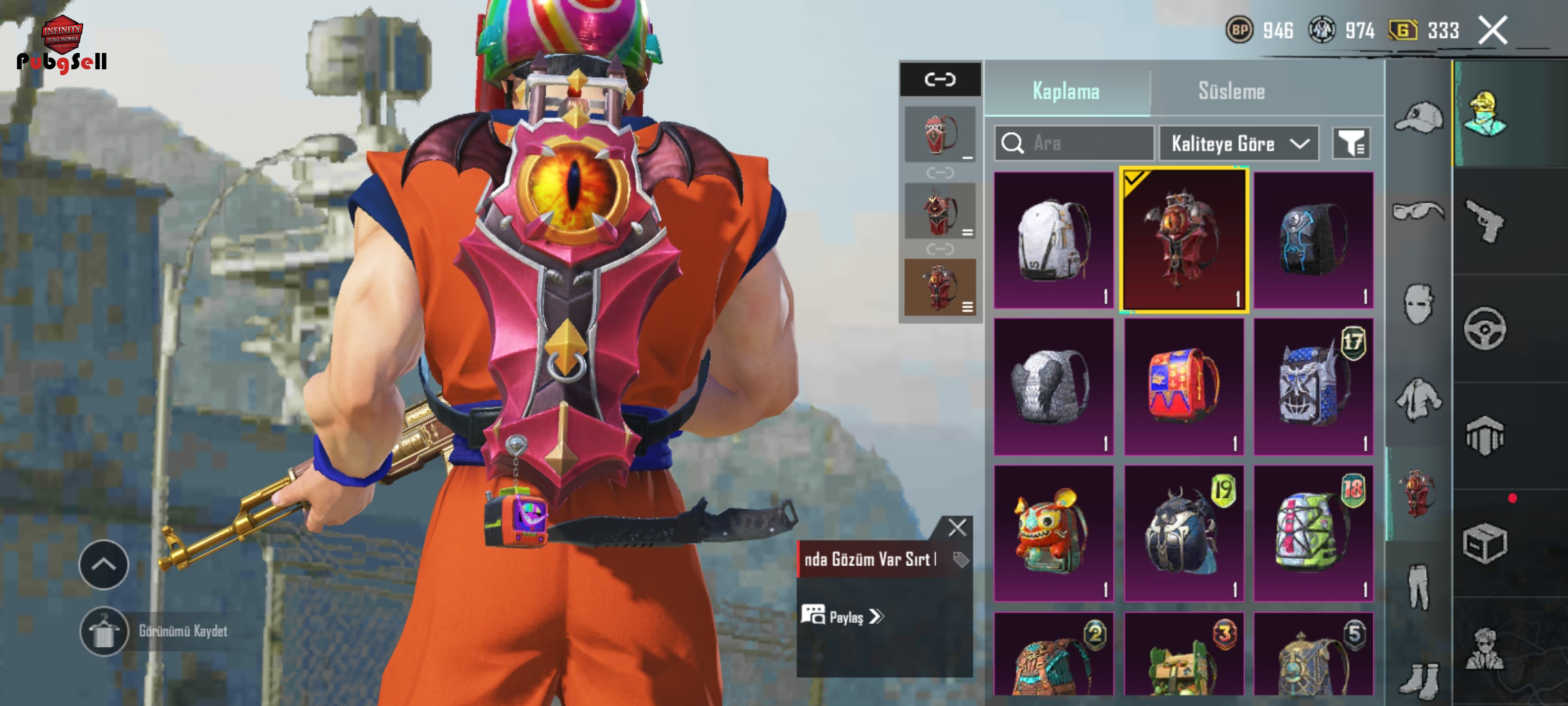
Task: Share the backpack via Paylaş
Action: (x=843, y=616)
